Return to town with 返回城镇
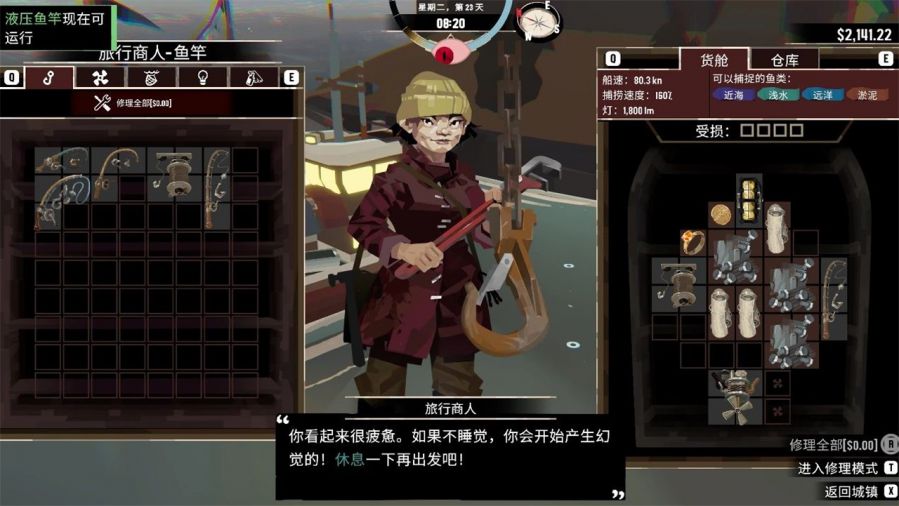The height and width of the screenshot is (506, 899). tap(852, 491)
